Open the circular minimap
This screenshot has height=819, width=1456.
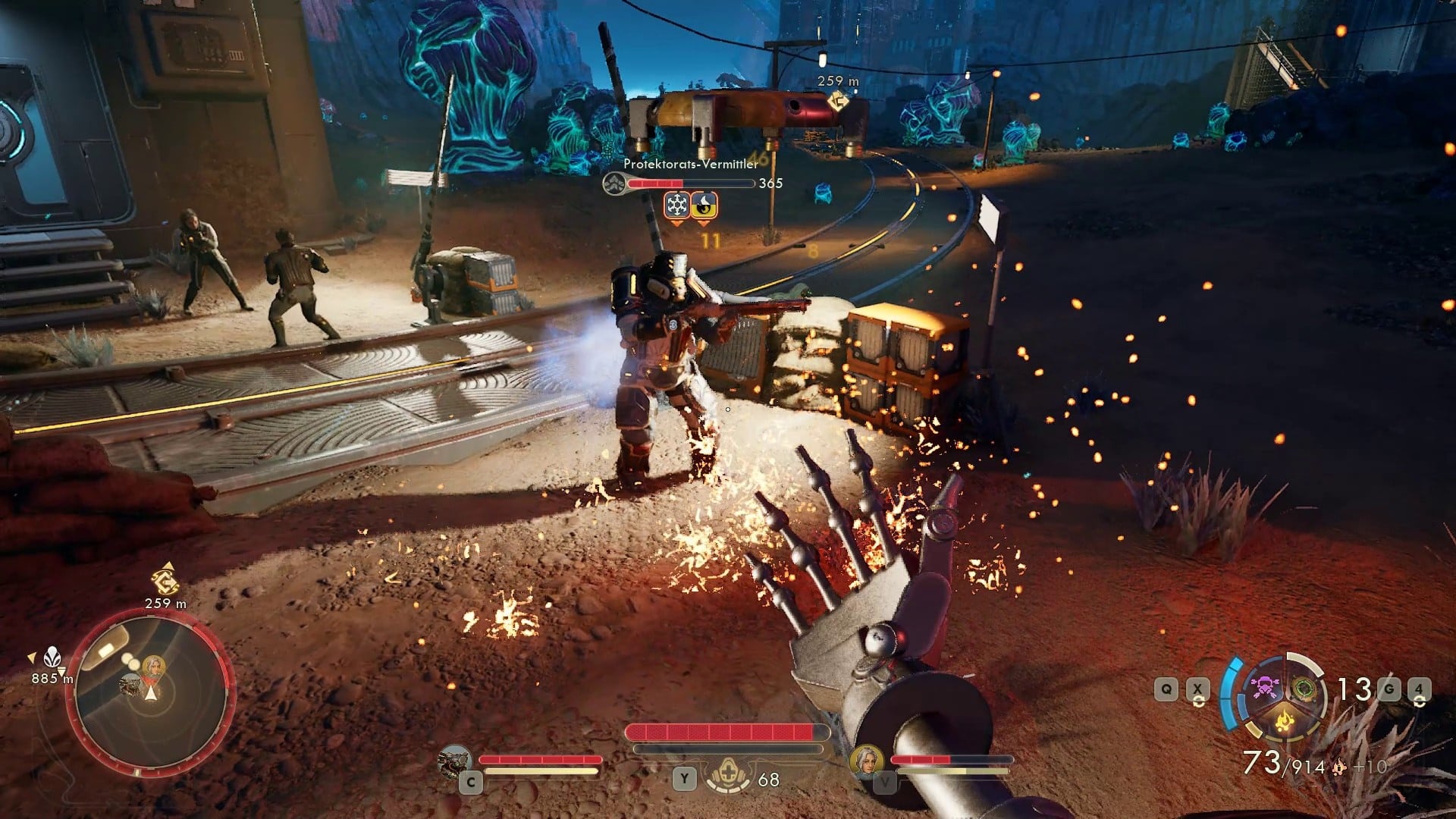tap(151, 692)
